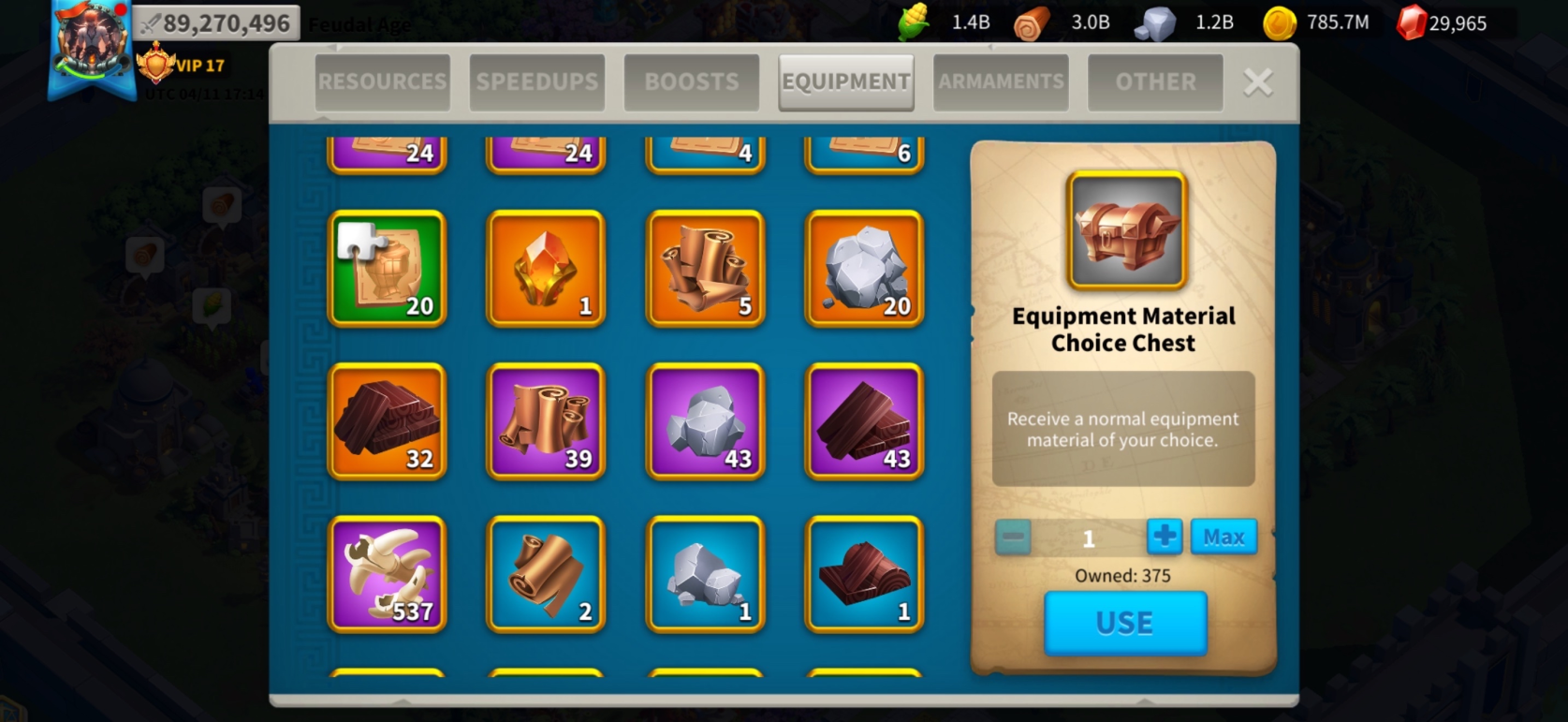Select the orange ebony wood with 32
This screenshot has height=722, width=1568.
387,421
